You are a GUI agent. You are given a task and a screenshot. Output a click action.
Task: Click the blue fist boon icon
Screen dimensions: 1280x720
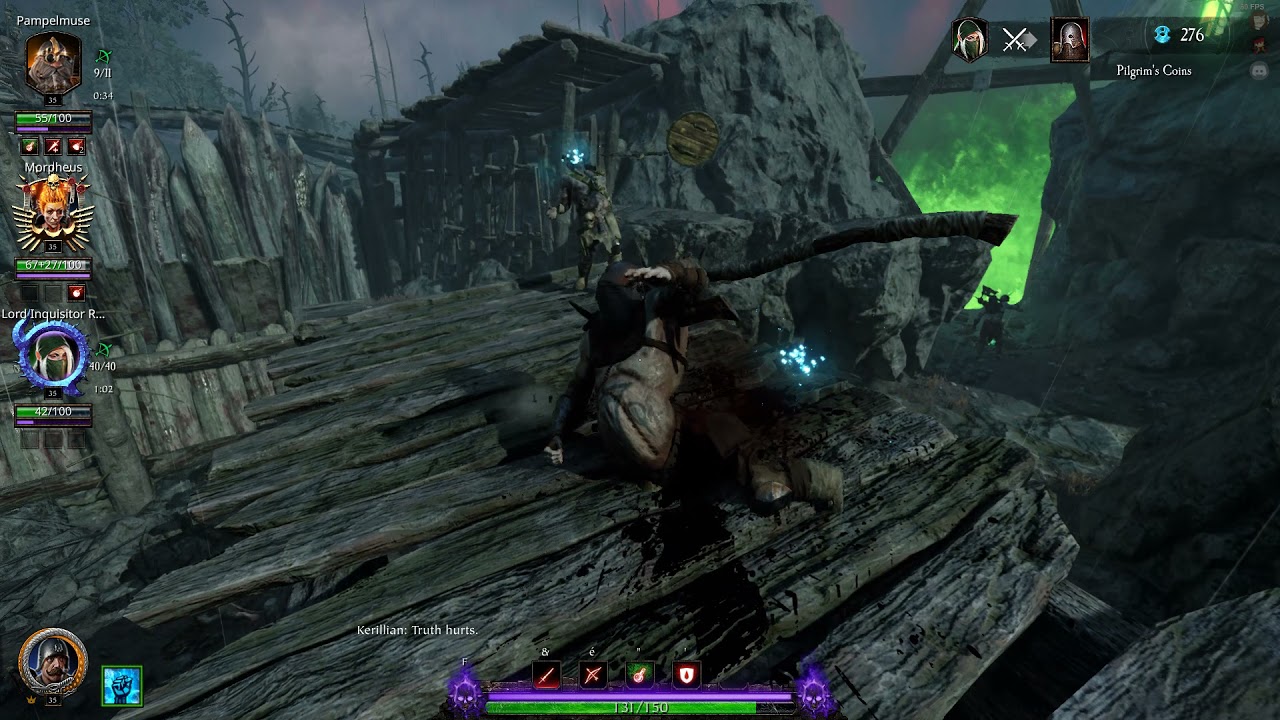click(x=122, y=686)
